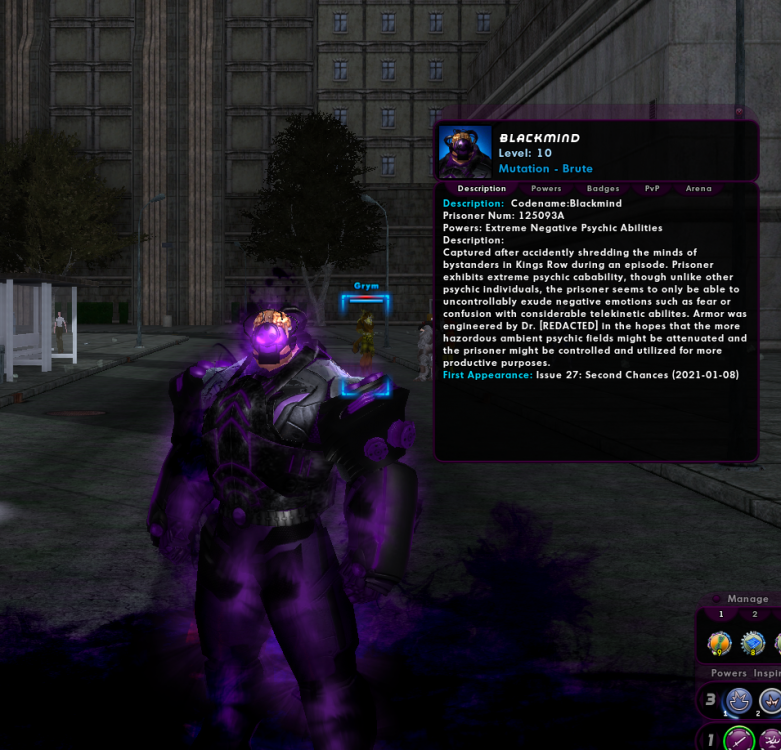Select the blue grid level 8 enhancement
Image resolution: width=781 pixels, height=750 pixels.
coord(753,643)
